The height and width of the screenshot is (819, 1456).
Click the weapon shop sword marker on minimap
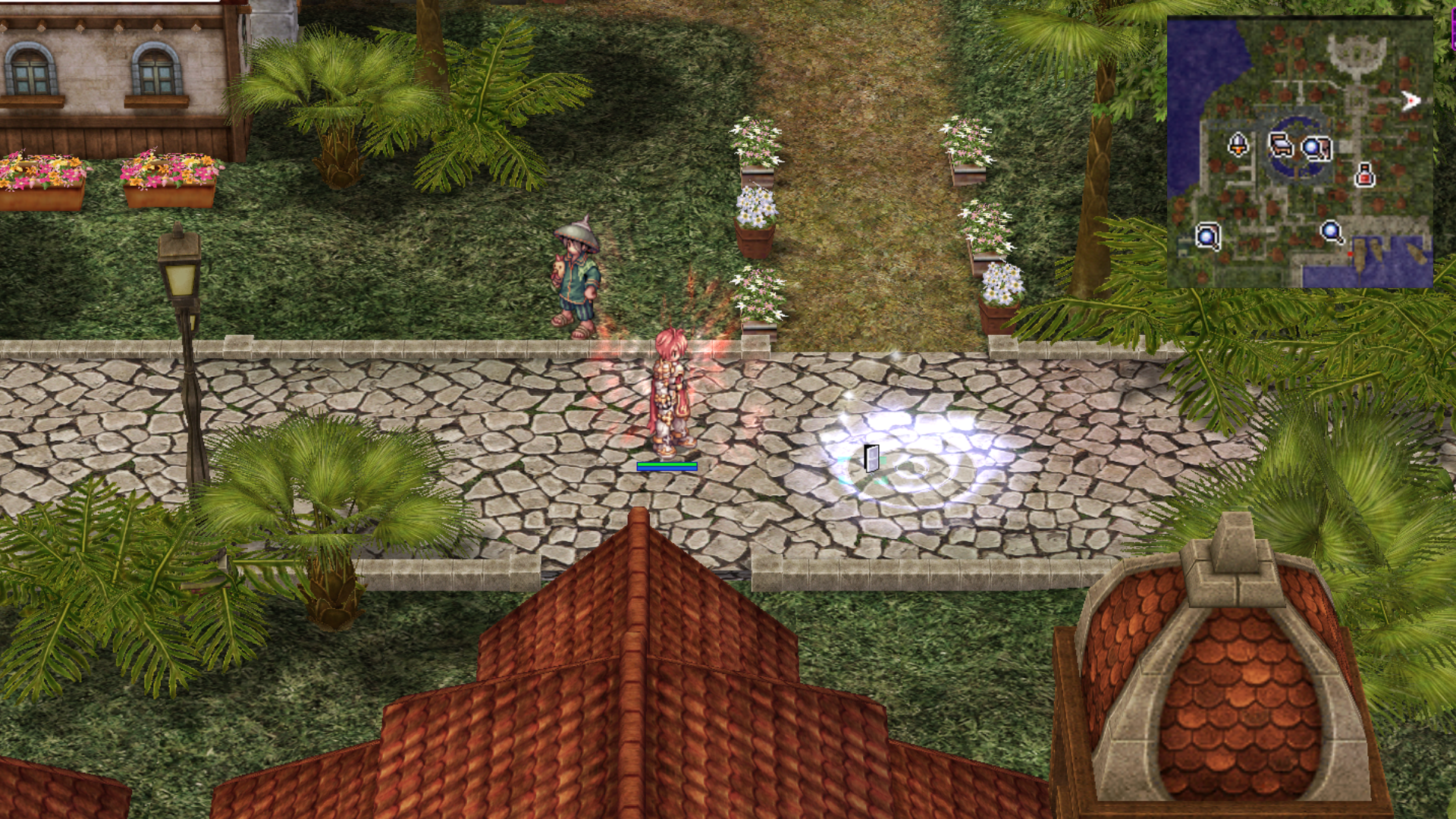click(x=1238, y=144)
